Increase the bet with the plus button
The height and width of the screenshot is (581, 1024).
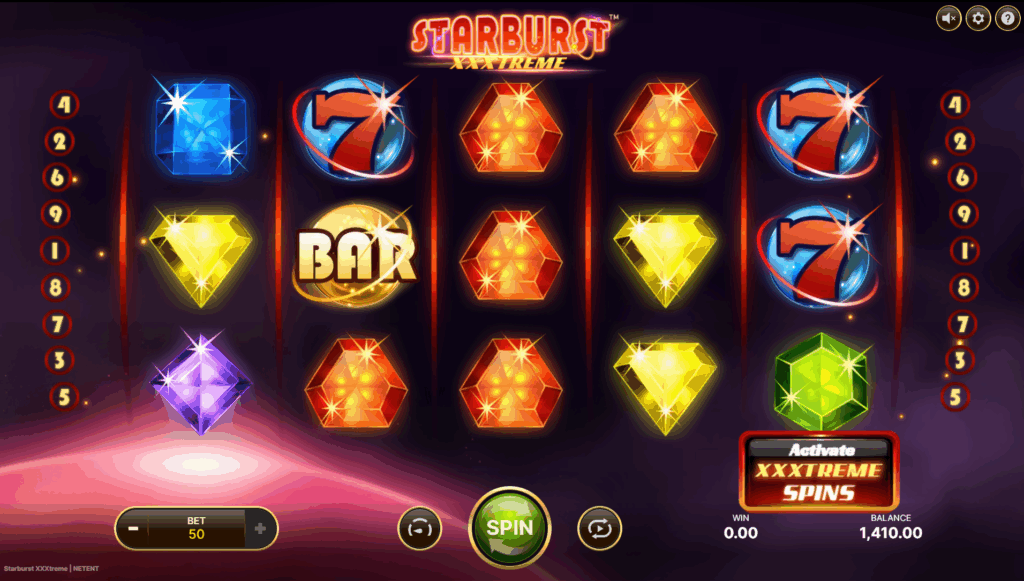coord(260,528)
